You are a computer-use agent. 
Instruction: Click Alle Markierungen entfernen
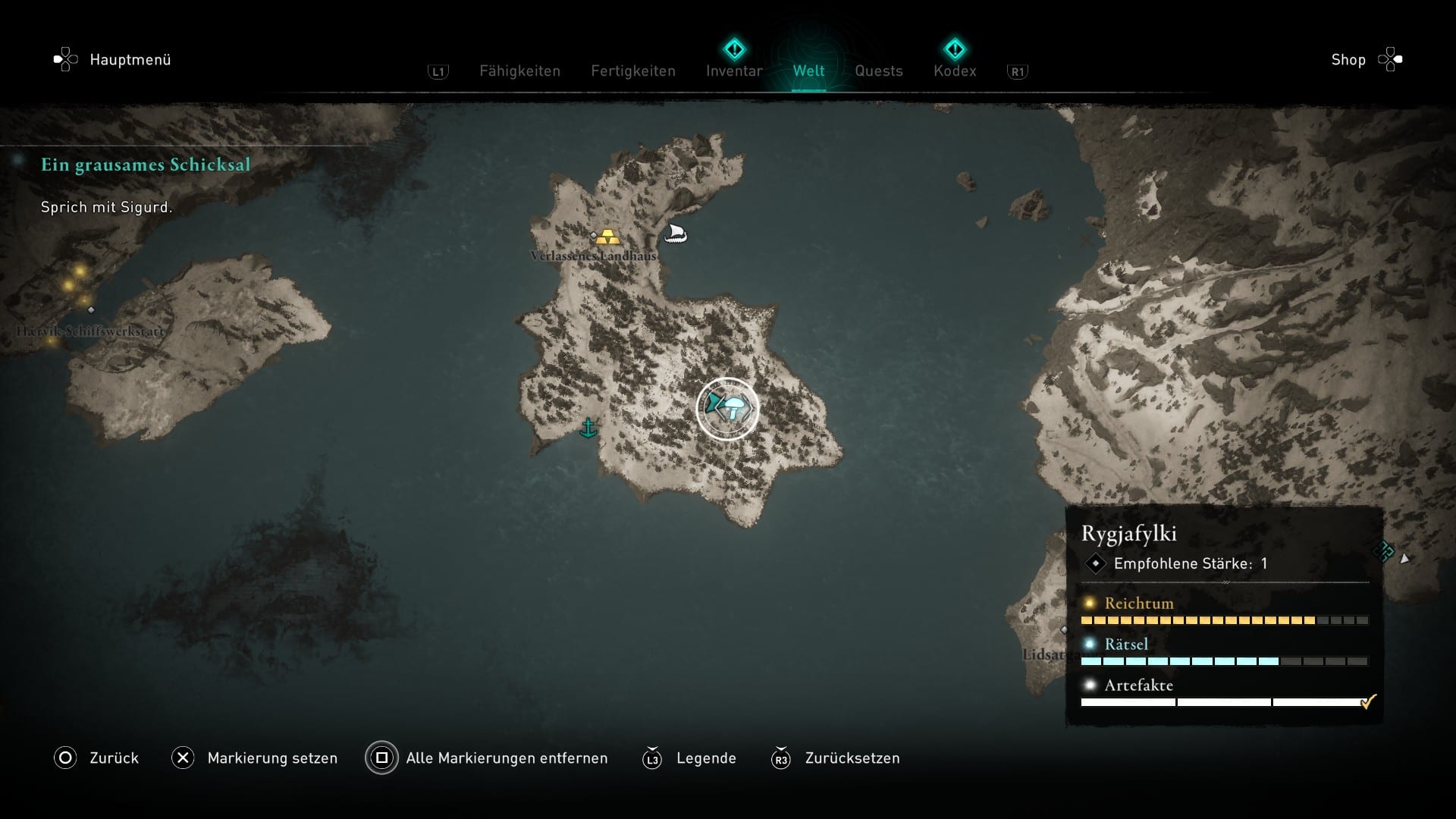[x=506, y=758]
